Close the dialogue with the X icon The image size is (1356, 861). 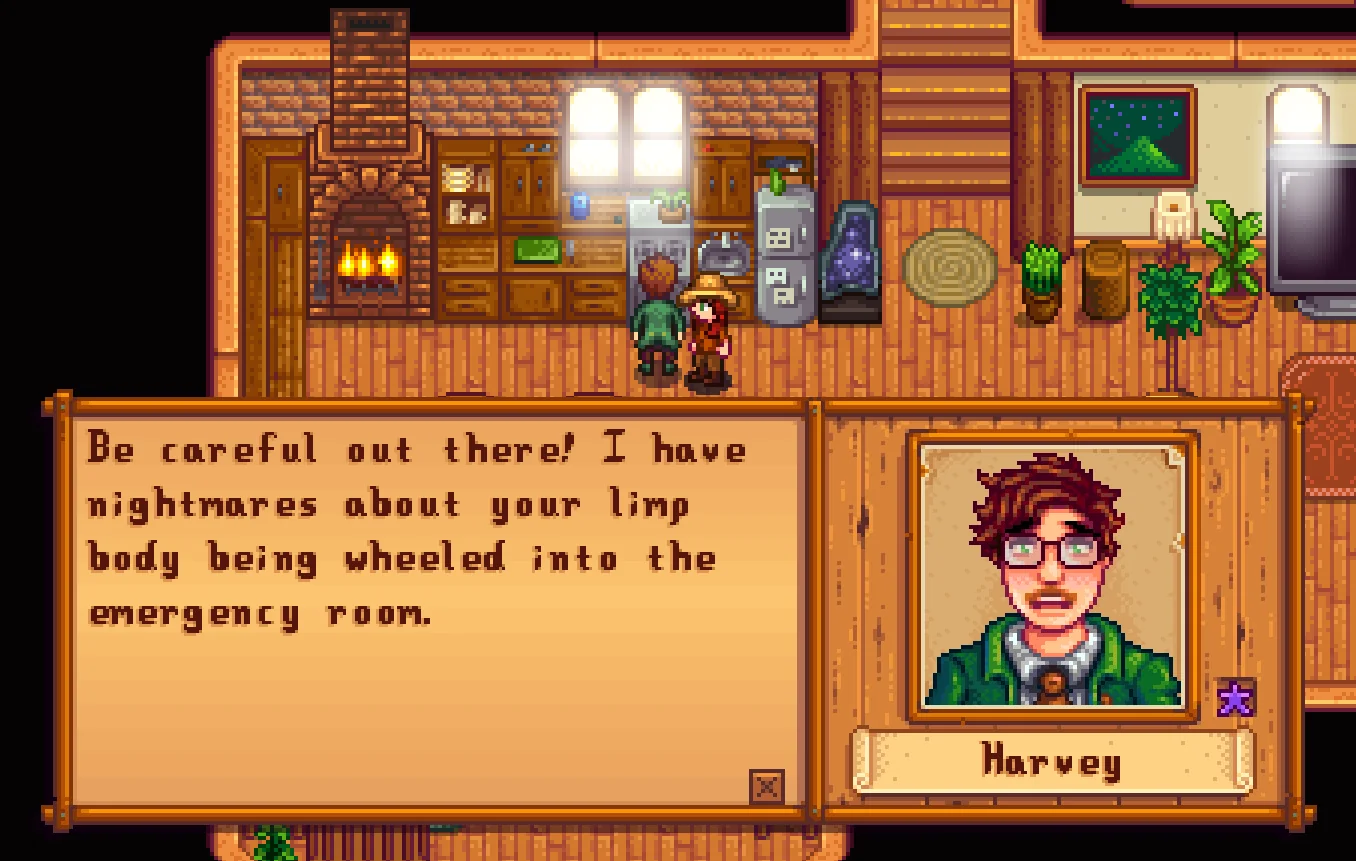(x=766, y=787)
